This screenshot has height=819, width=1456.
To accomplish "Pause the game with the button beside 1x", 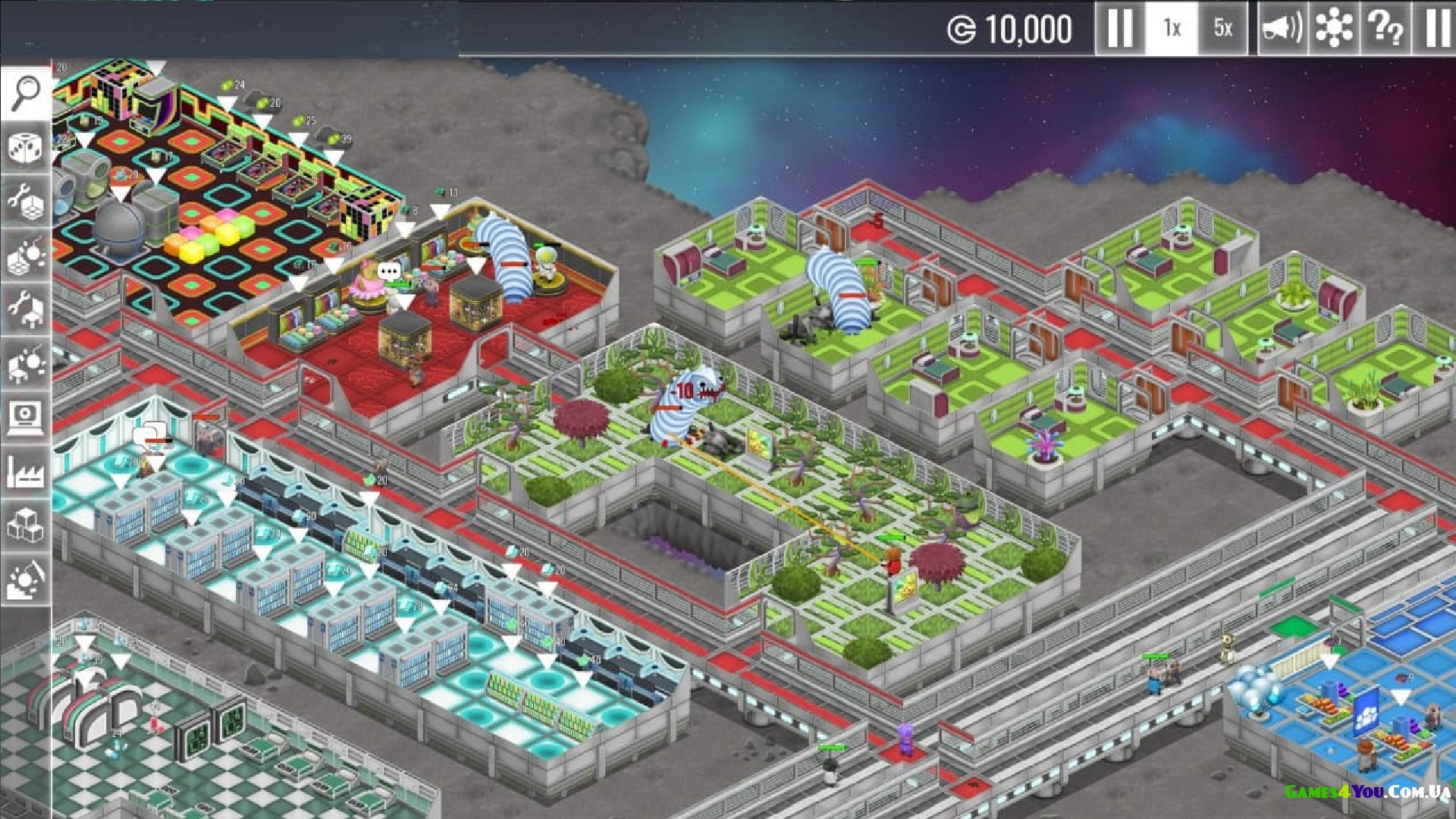I will click(1119, 28).
